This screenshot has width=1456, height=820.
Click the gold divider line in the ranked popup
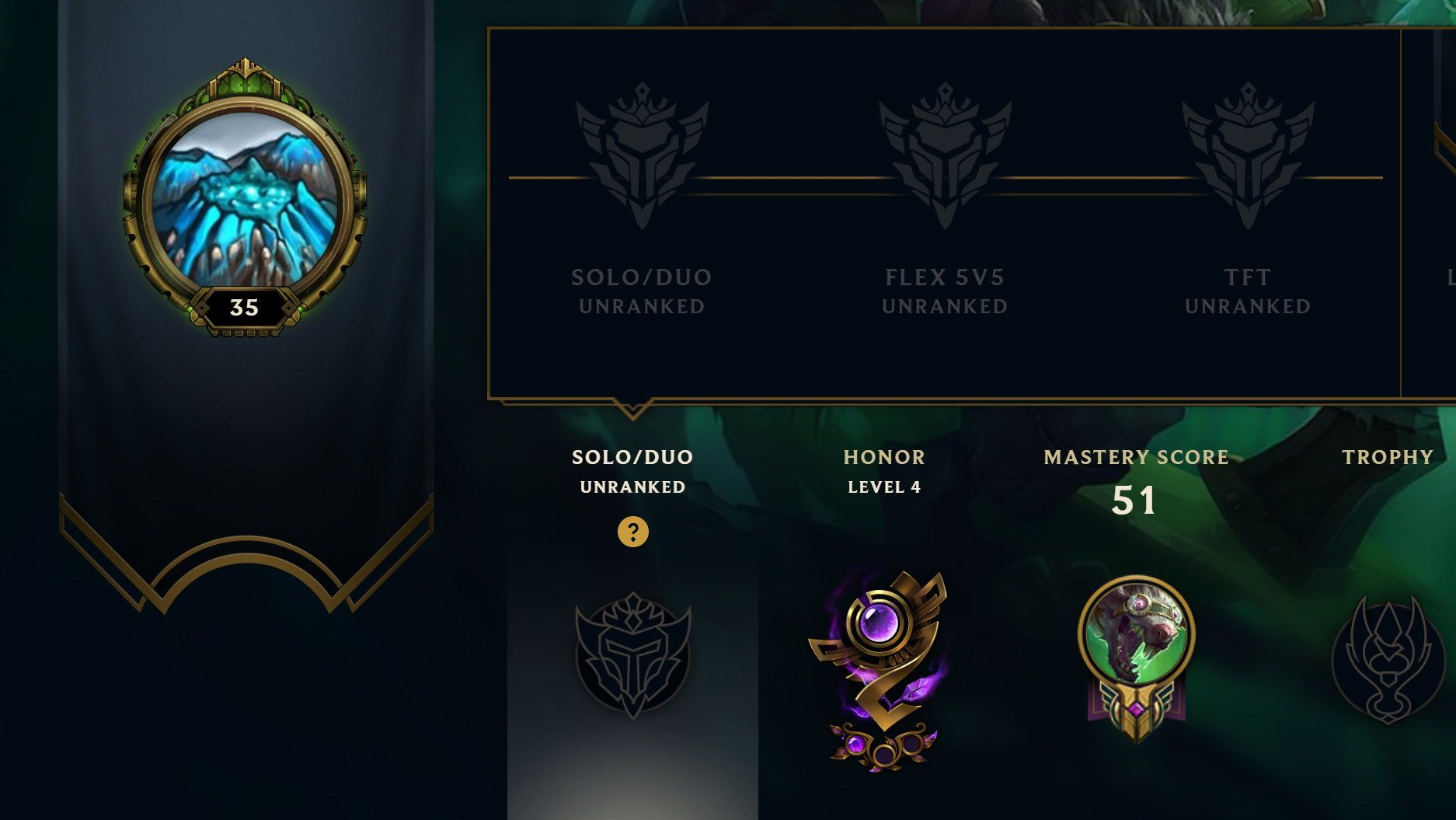click(777, 179)
